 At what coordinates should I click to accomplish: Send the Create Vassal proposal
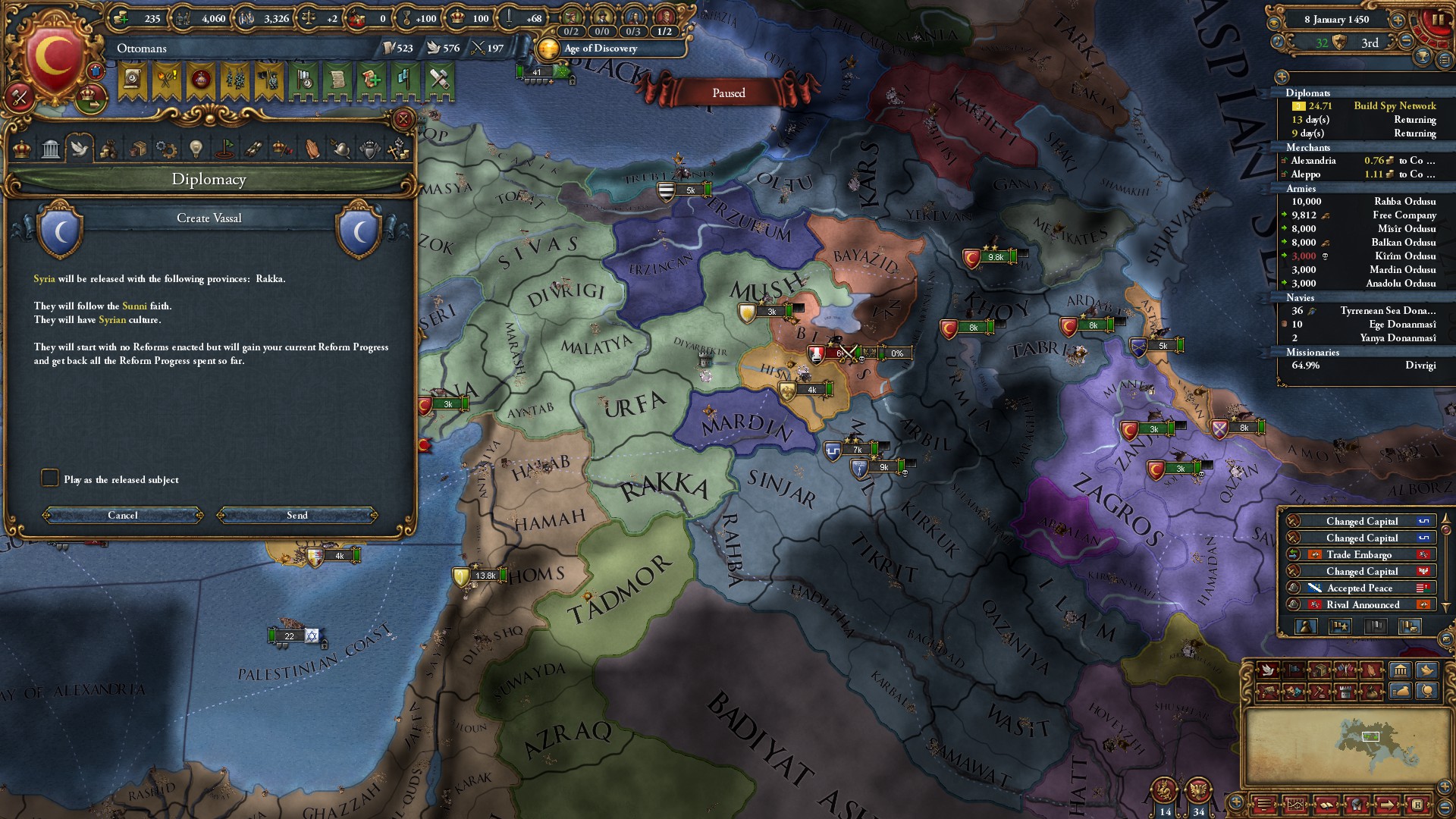click(297, 516)
